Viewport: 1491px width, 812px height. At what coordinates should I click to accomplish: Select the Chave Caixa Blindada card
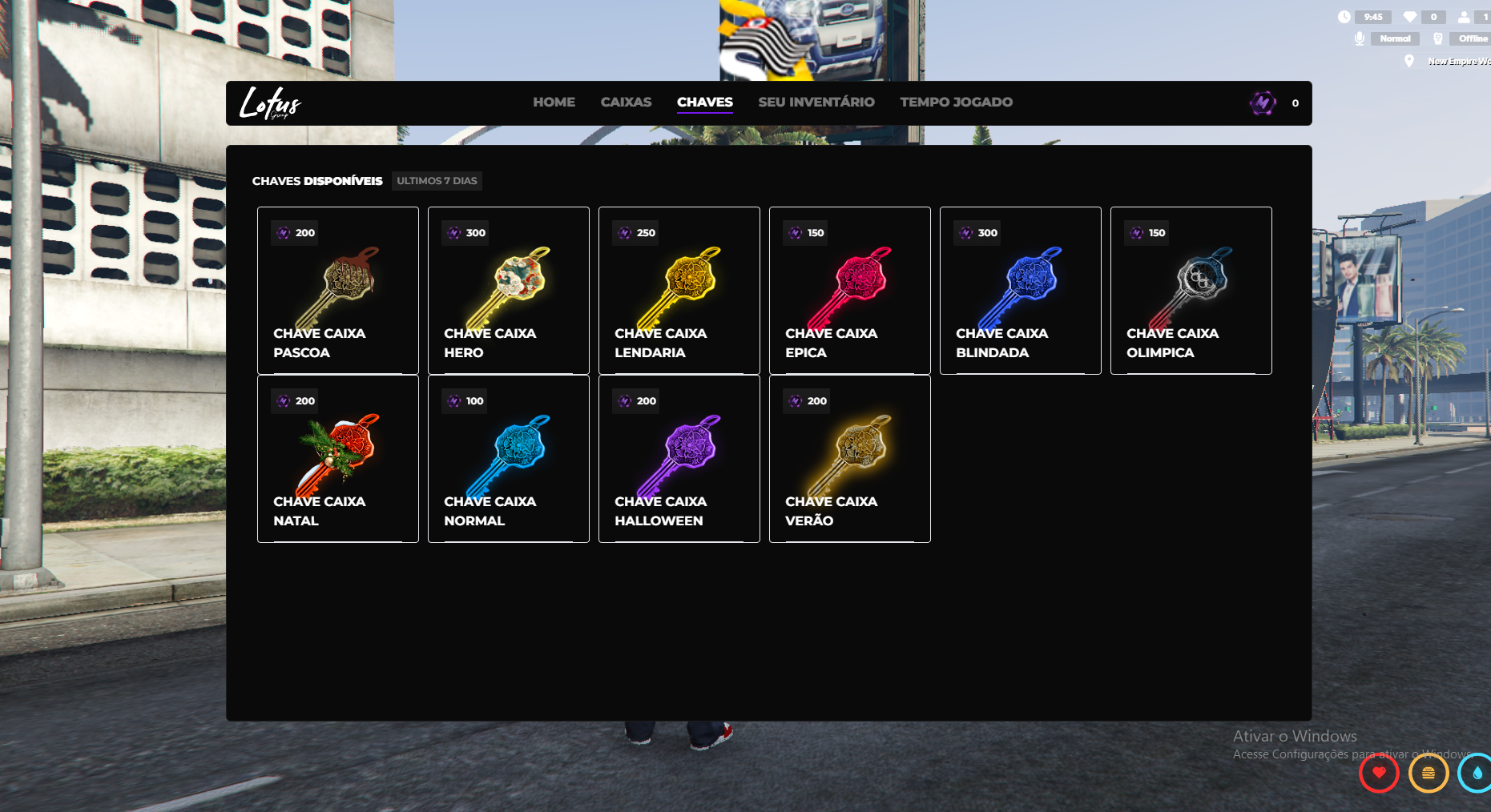coord(1020,291)
